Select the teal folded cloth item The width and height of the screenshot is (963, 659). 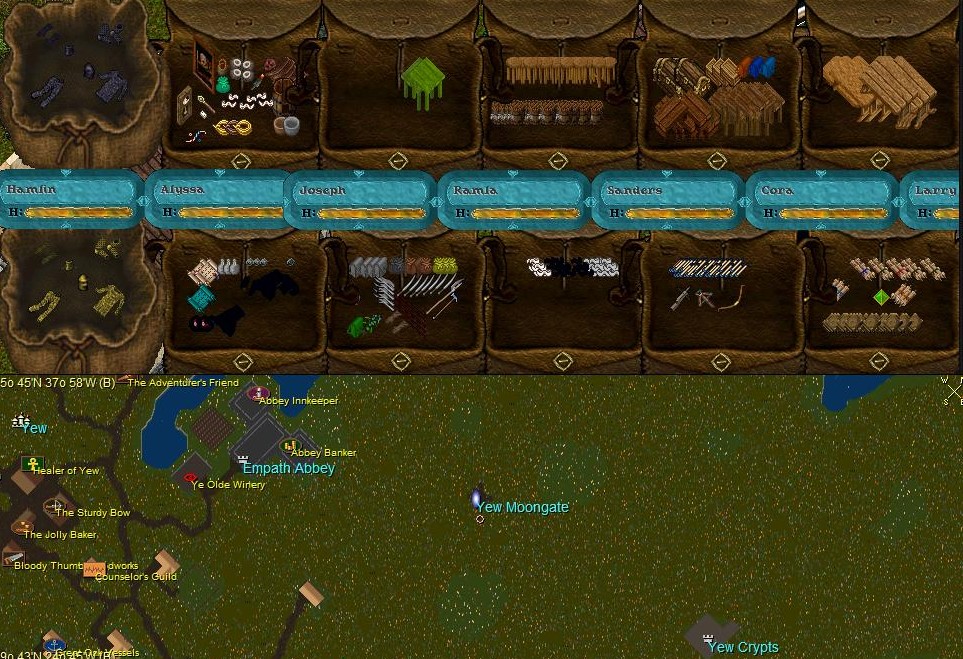coord(200,298)
